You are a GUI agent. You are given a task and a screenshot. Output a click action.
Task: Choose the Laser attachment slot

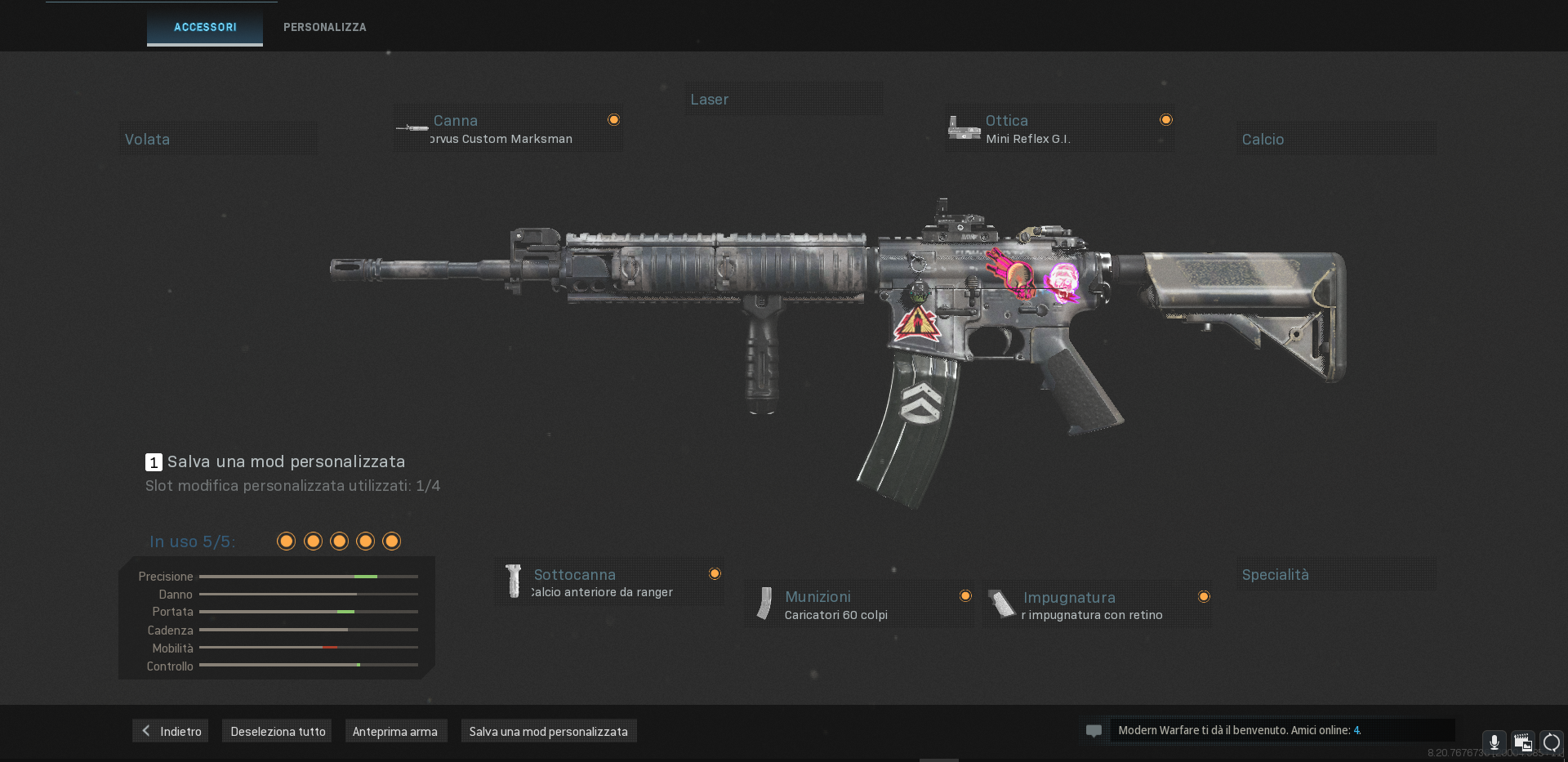coord(783,99)
